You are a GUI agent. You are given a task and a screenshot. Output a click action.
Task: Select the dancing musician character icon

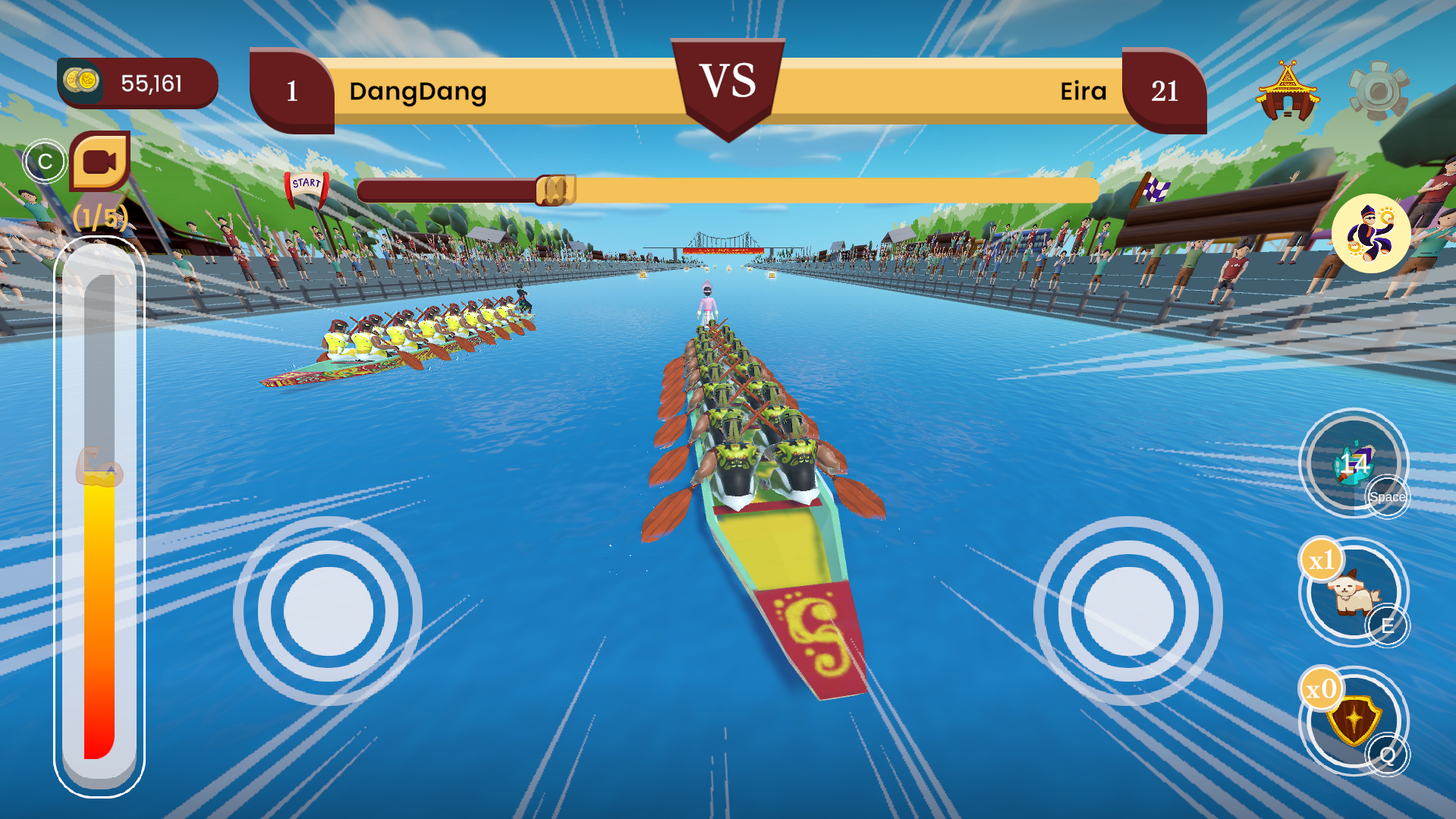click(1372, 232)
